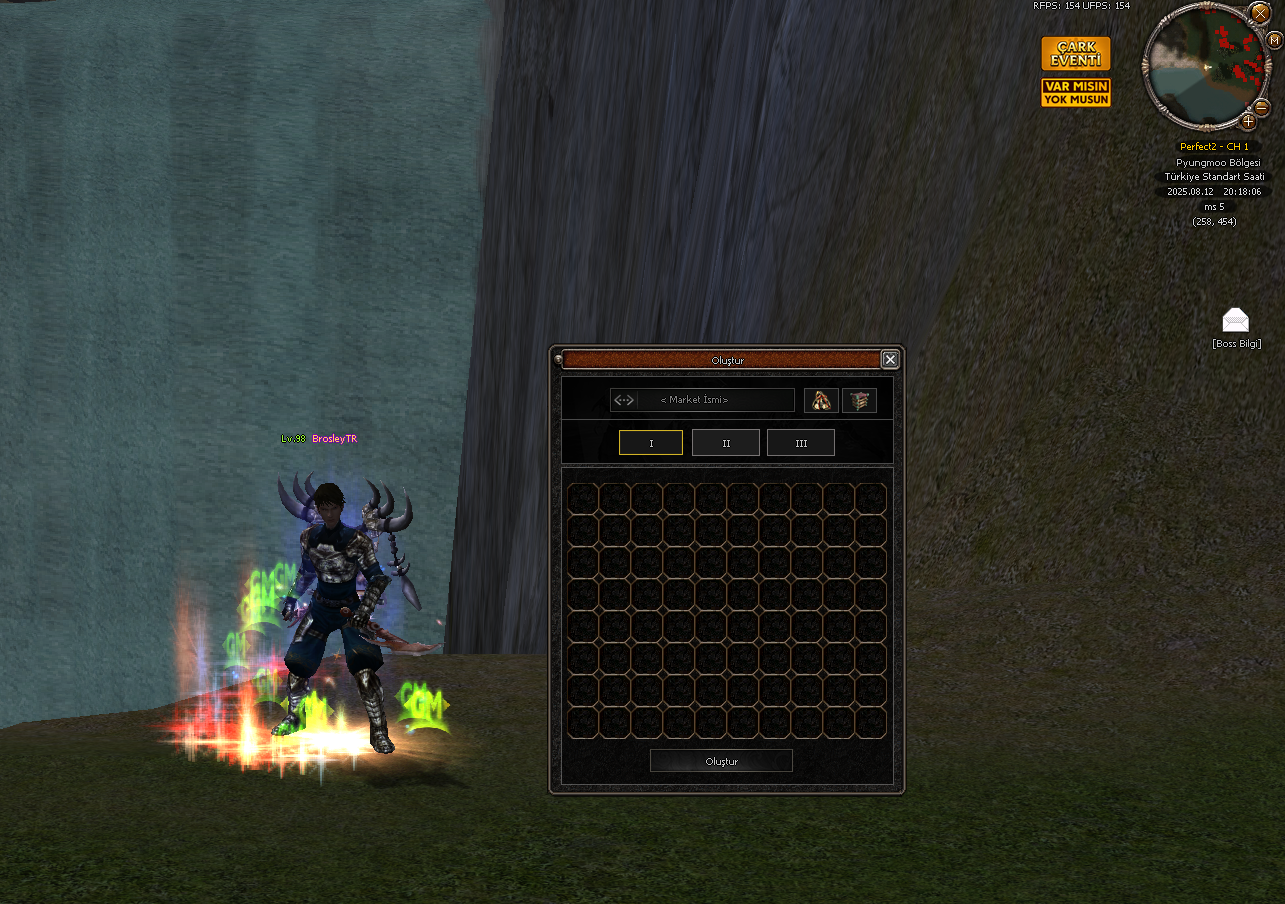Image resolution: width=1285 pixels, height=904 pixels.
Task: Switch to page I tab
Action: click(651, 443)
